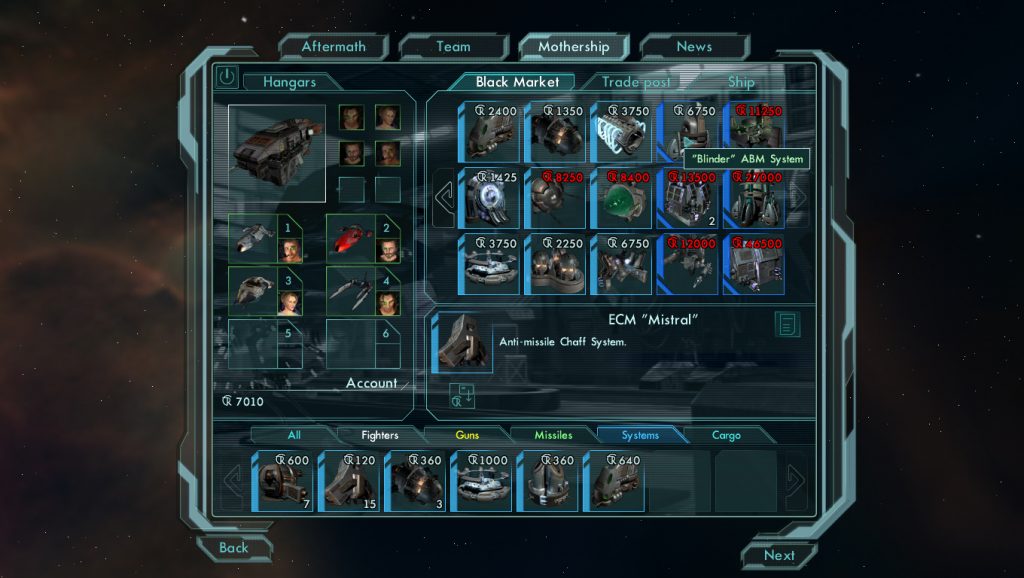Select the market item priced 2400
The height and width of the screenshot is (578, 1024).
point(489,131)
